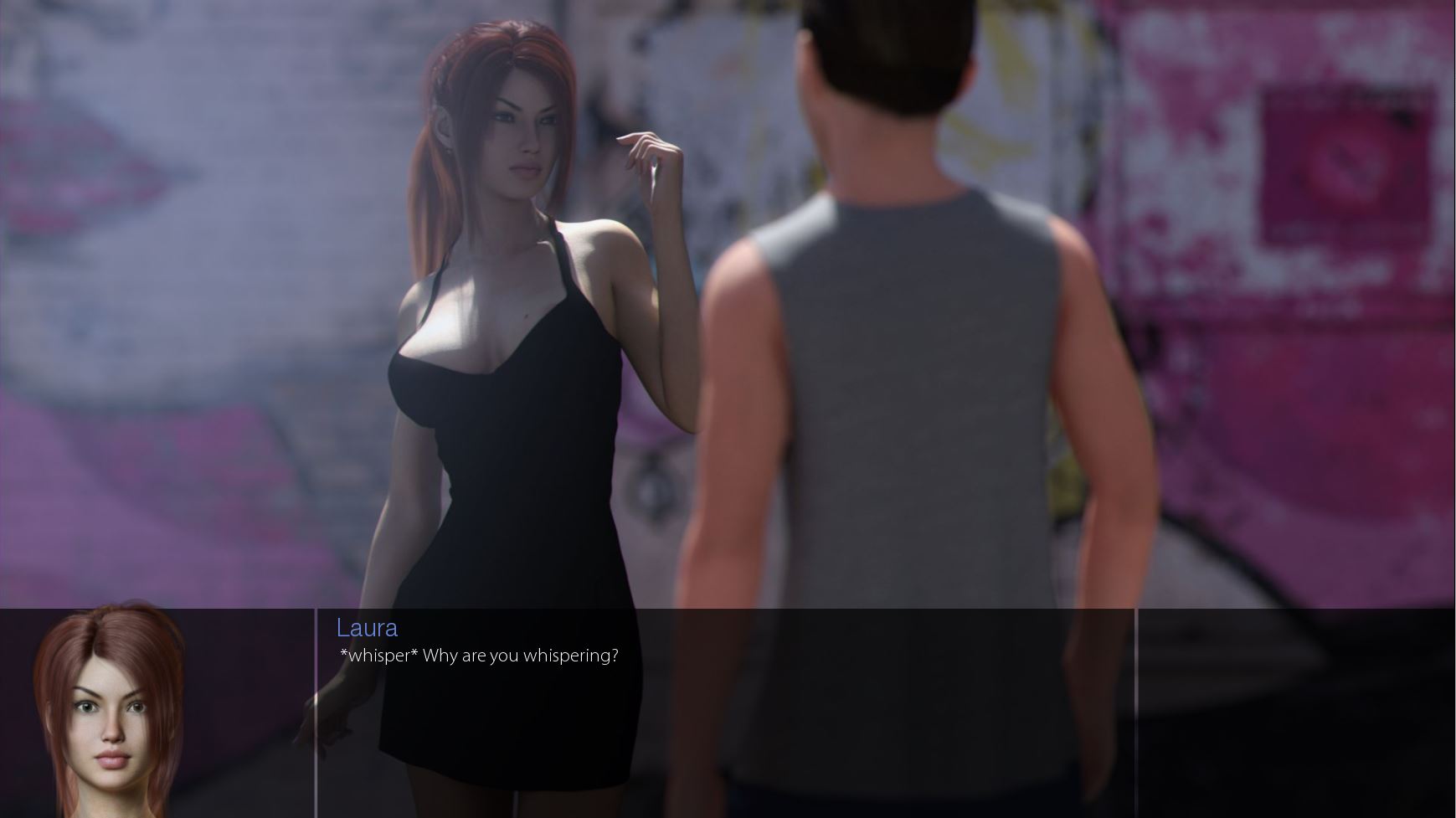Select the character name label 'Laura'
The height and width of the screenshot is (818, 1456).
[x=367, y=628]
